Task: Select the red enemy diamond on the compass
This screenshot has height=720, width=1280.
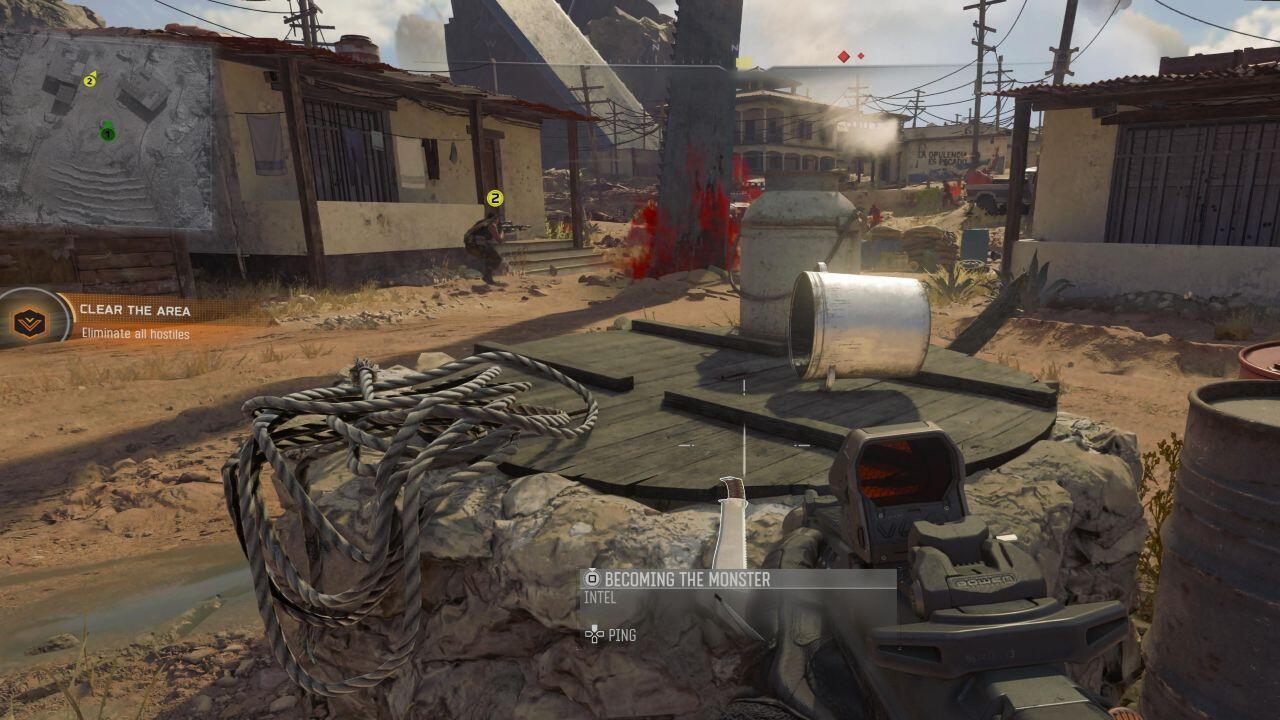Action: (844, 57)
